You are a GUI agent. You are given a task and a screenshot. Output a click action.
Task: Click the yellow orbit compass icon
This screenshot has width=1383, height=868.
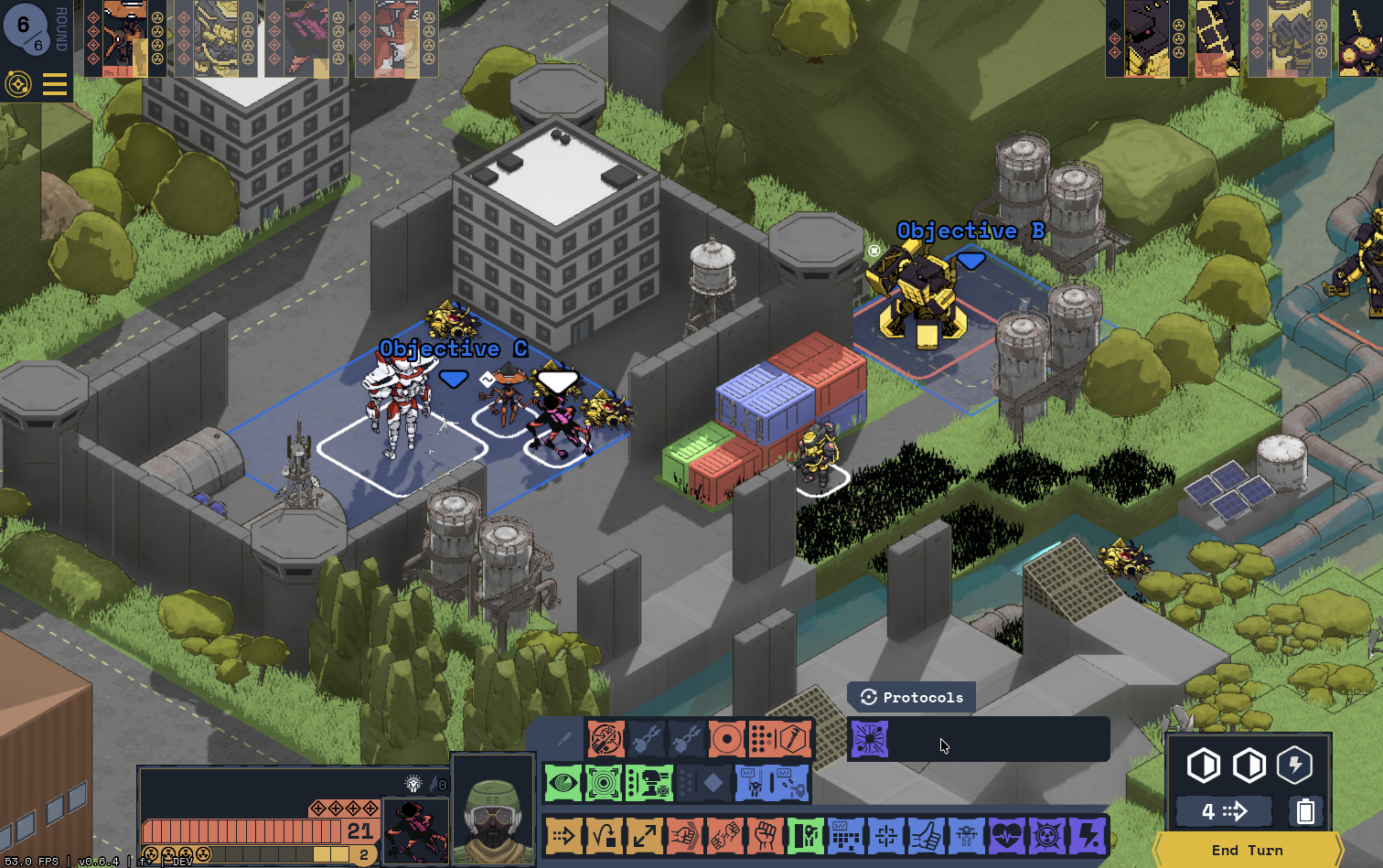[x=18, y=85]
